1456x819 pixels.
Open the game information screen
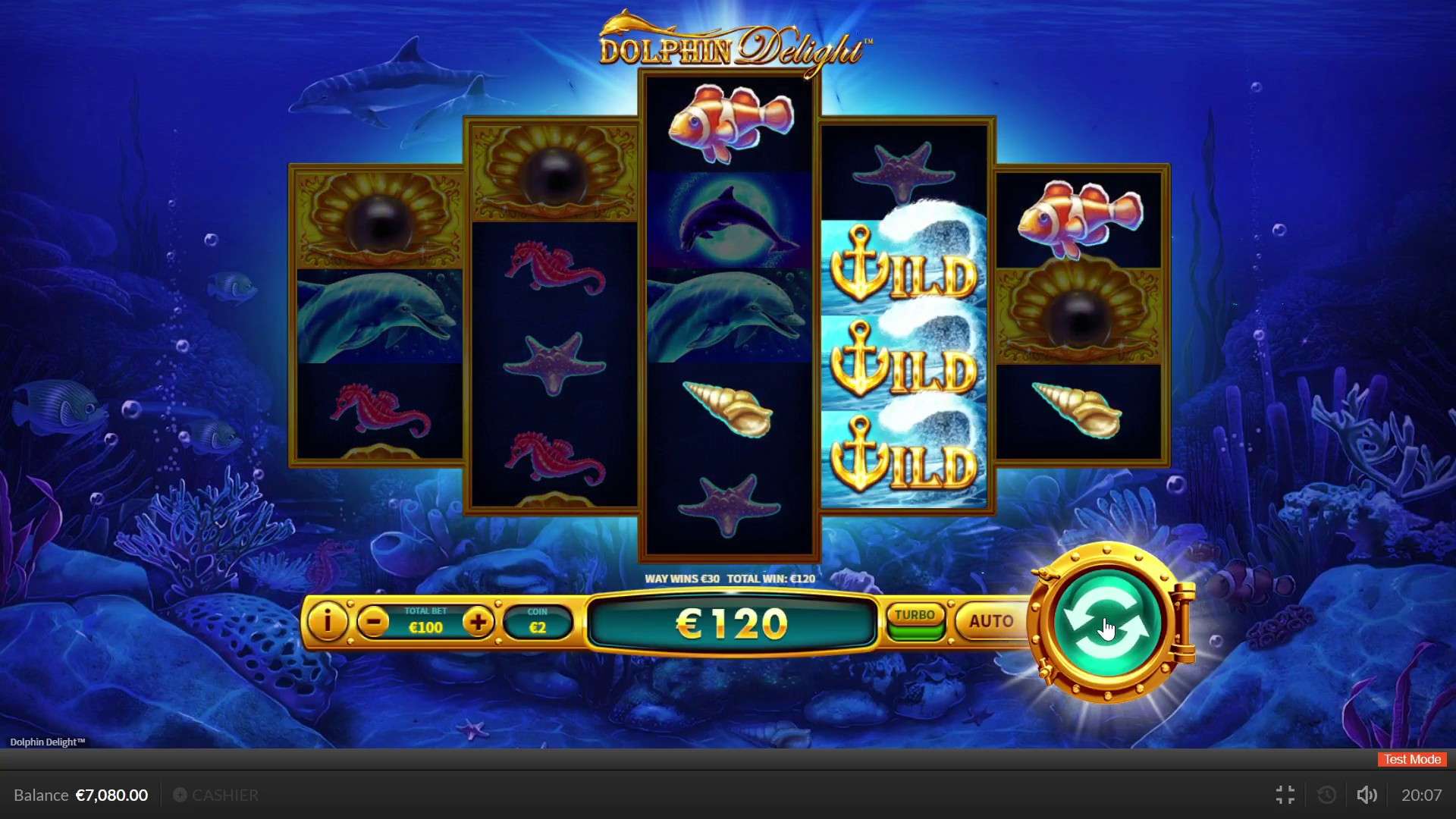pyautogui.click(x=328, y=622)
